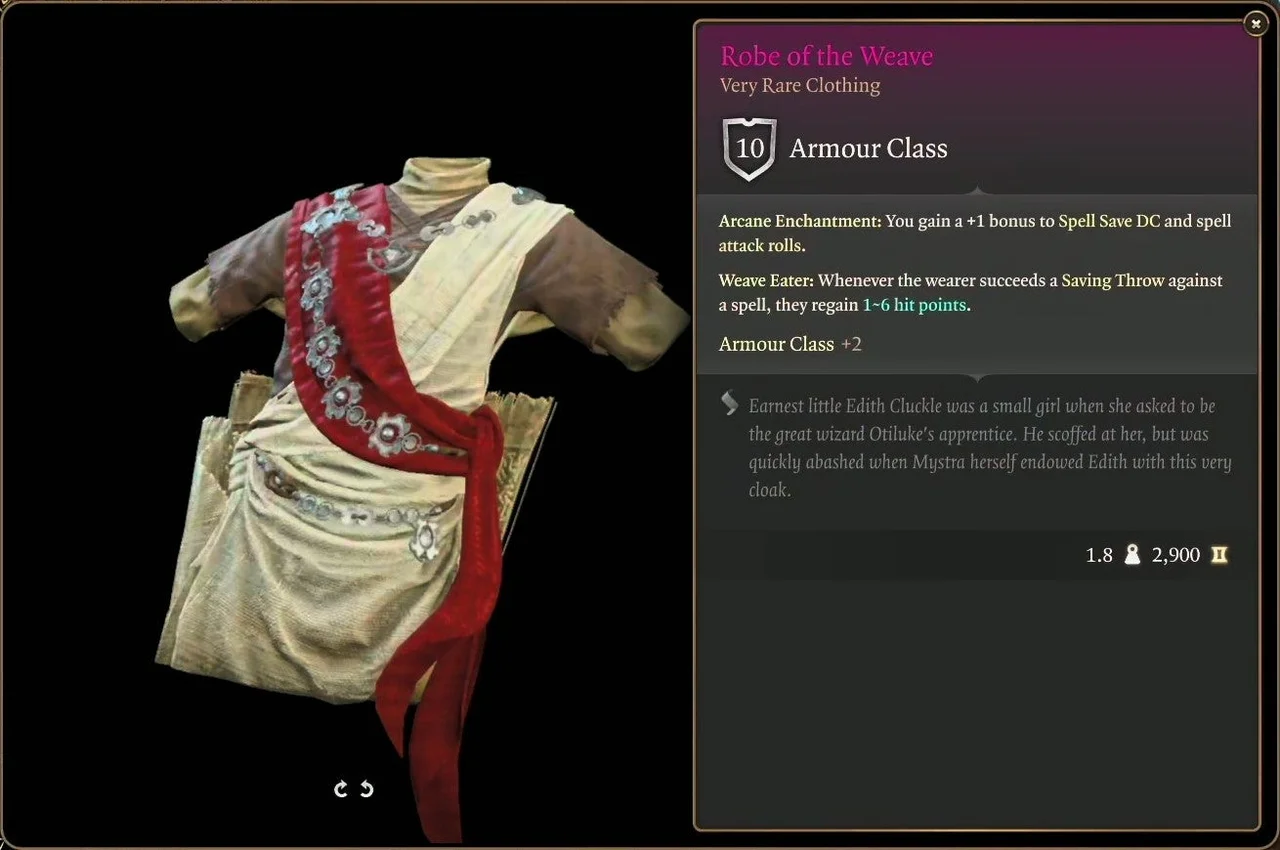The height and width of the screenshot is (850, 1280).
Task: Click the shield icon showing the number 10
Action: pos(749,148)
